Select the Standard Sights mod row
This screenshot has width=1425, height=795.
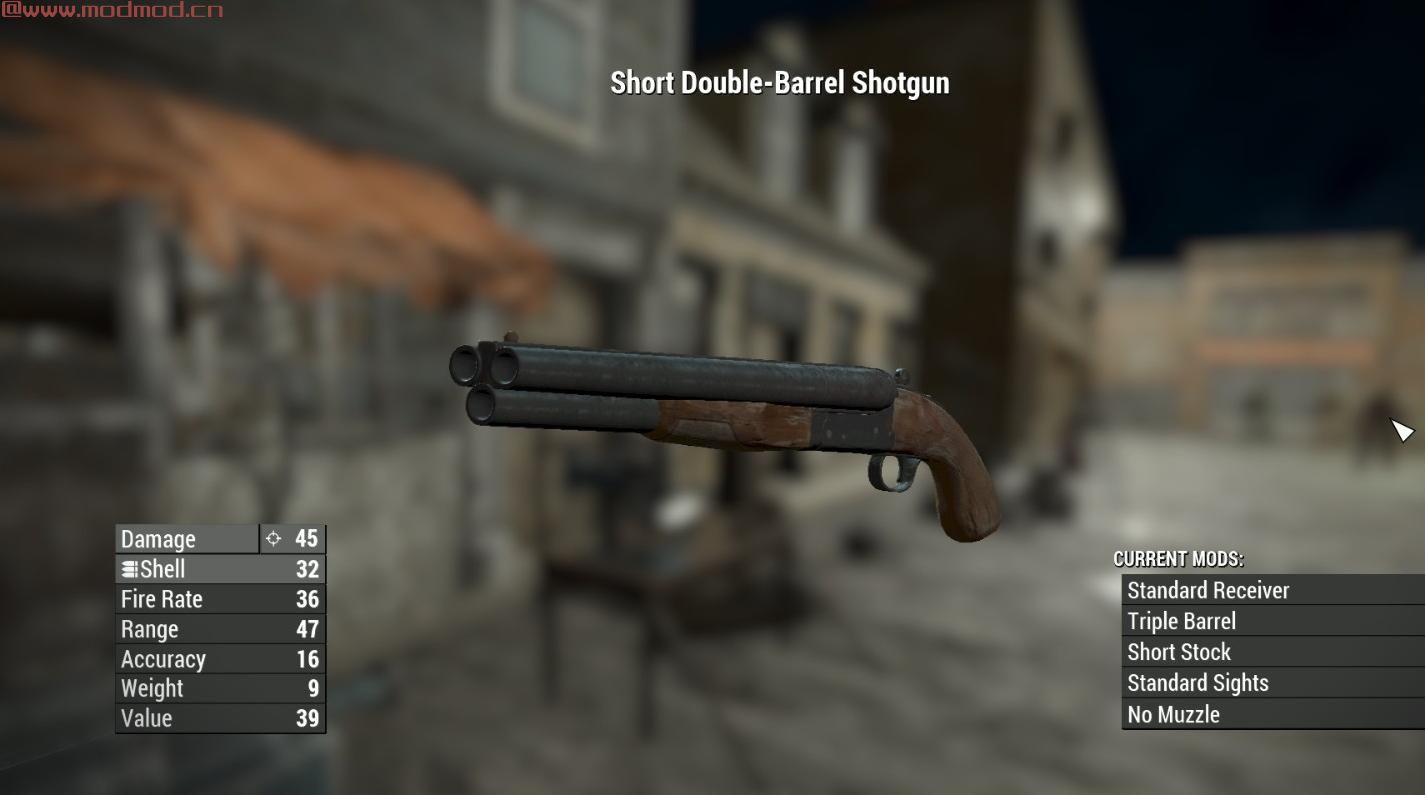coord(1197,683)
